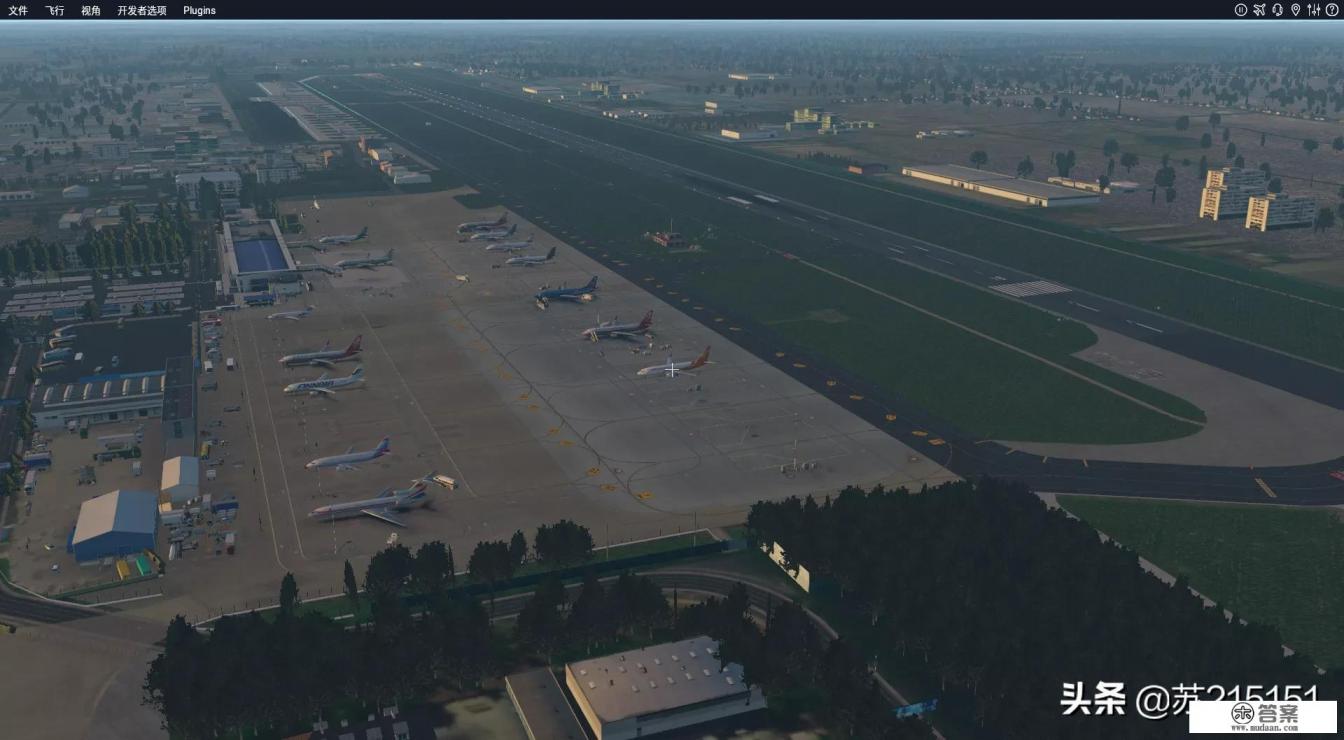Image resolution: width=1344 pixels, height=740 pixels.
Task: Open ATC with the headset icon
Action: click(1277, 10)
